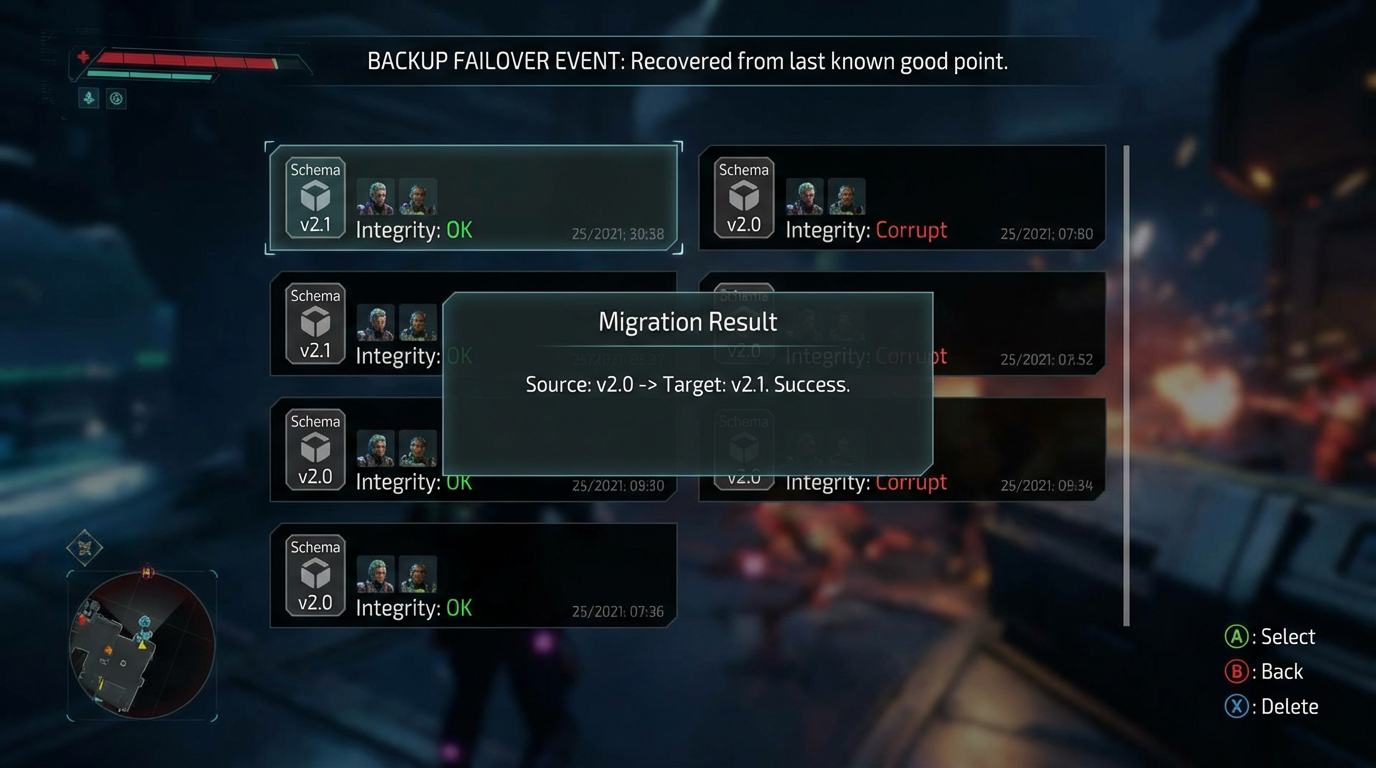Select the v2.1 save stamped 30:38
The width and height of the screenshot is (1376, 768).
click(473, 198)
